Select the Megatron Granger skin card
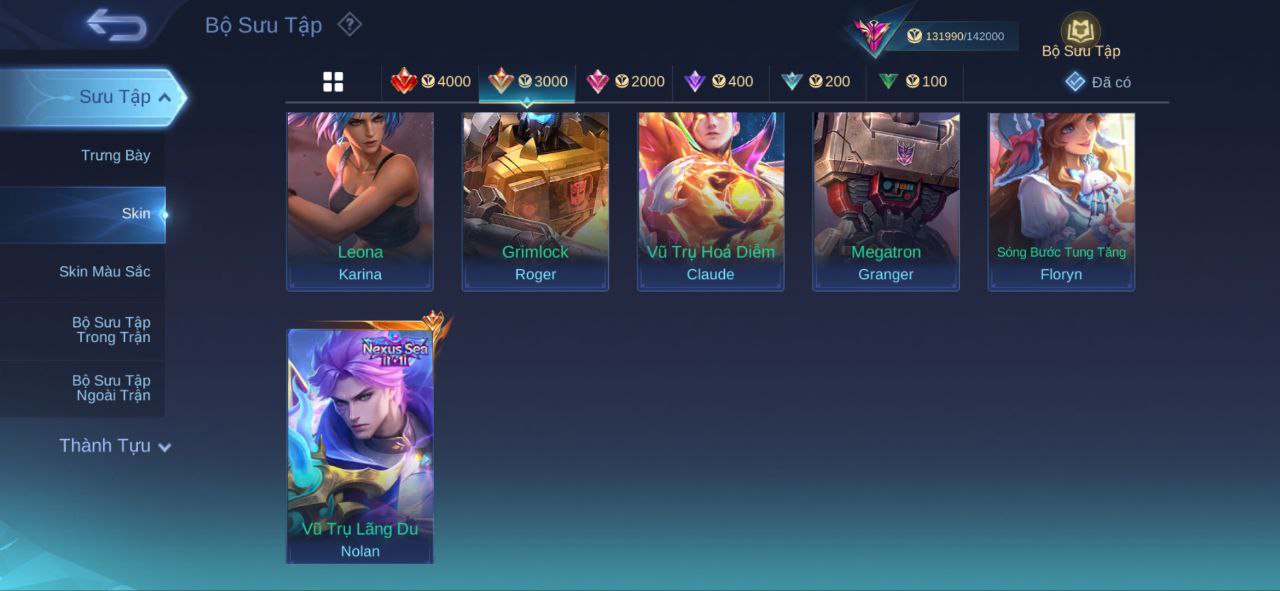Screen dimensions: 1280x591 pos(886,200)
